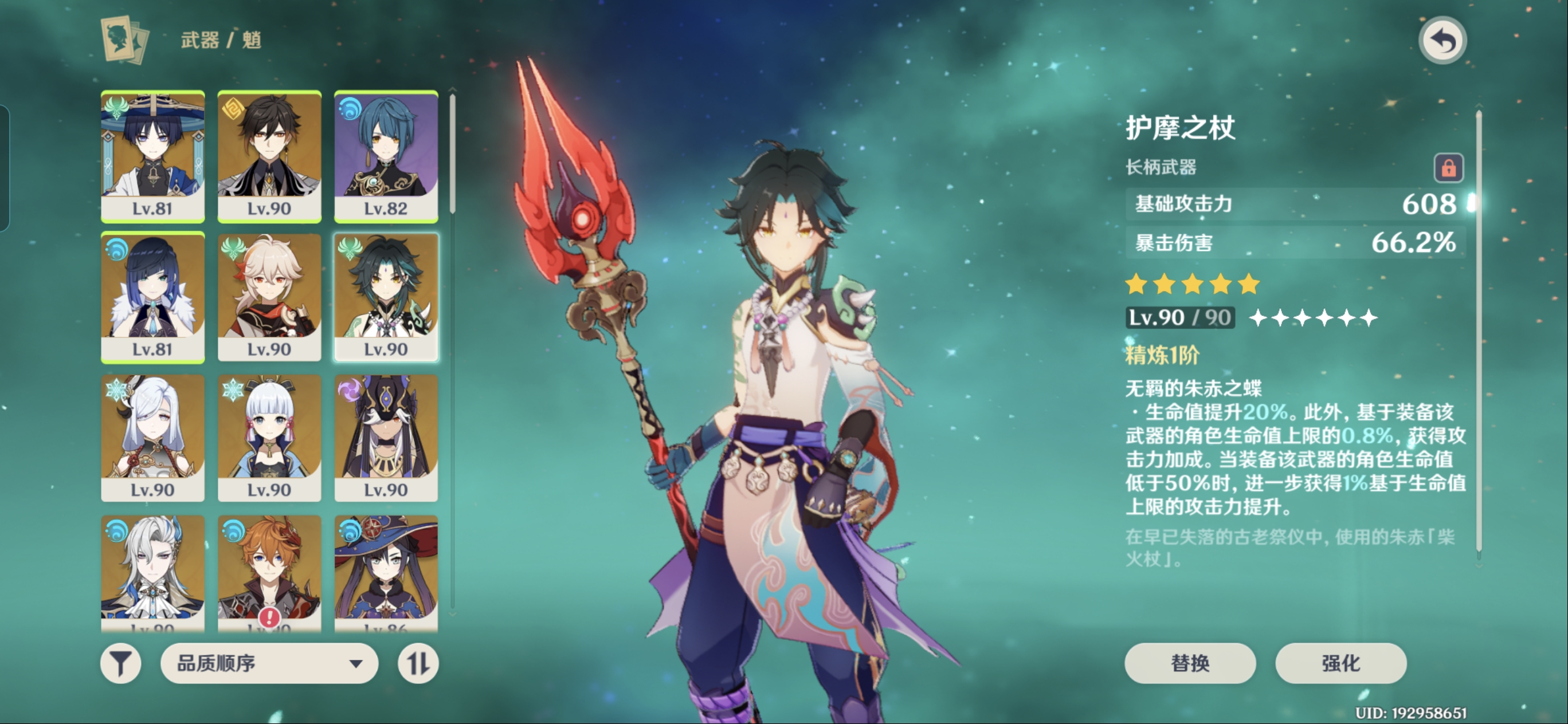
Task: Toggle the weapon lock icon
Action: (x=1448, y=167)
